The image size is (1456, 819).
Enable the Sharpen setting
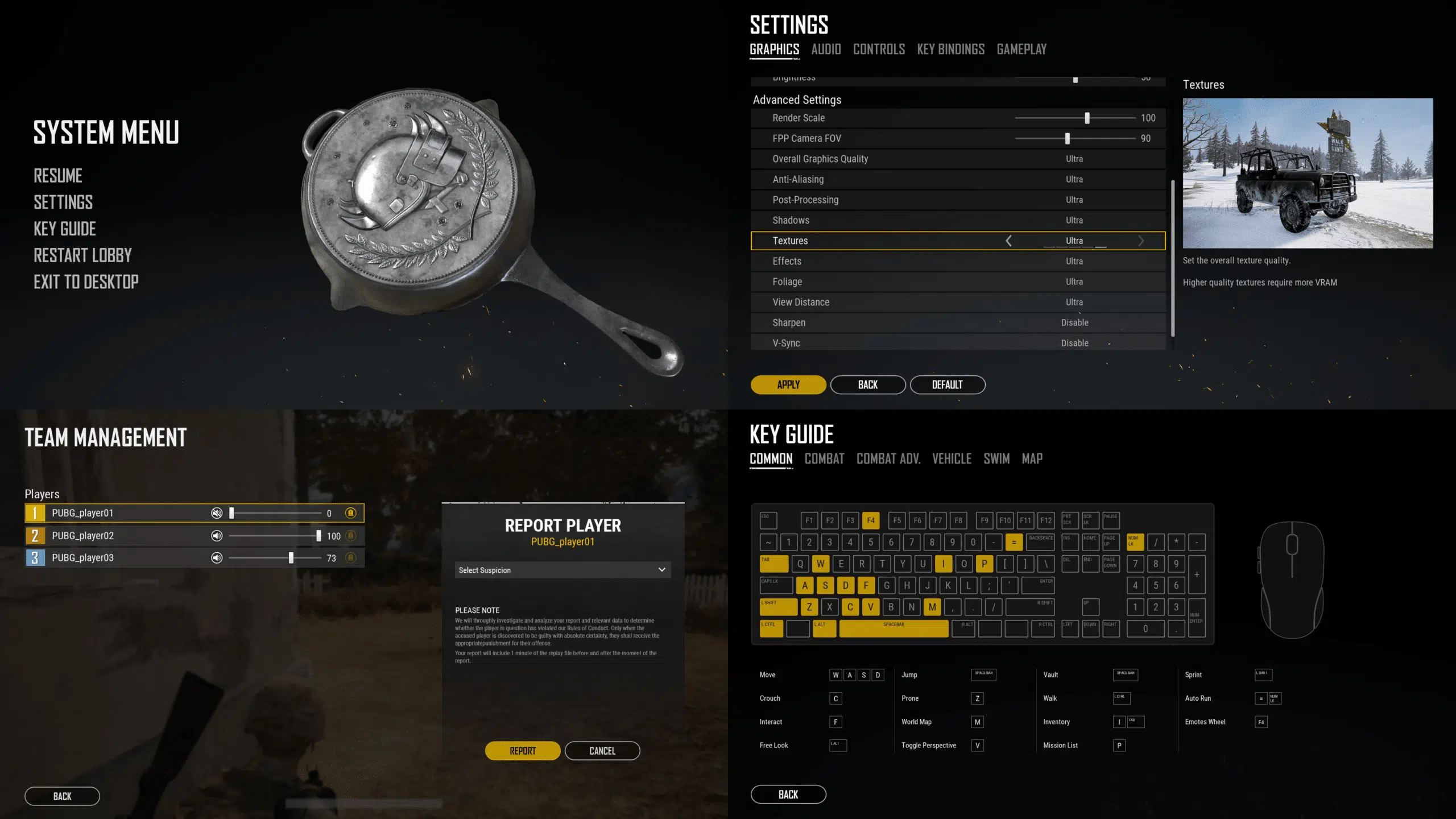[1074, 322]
